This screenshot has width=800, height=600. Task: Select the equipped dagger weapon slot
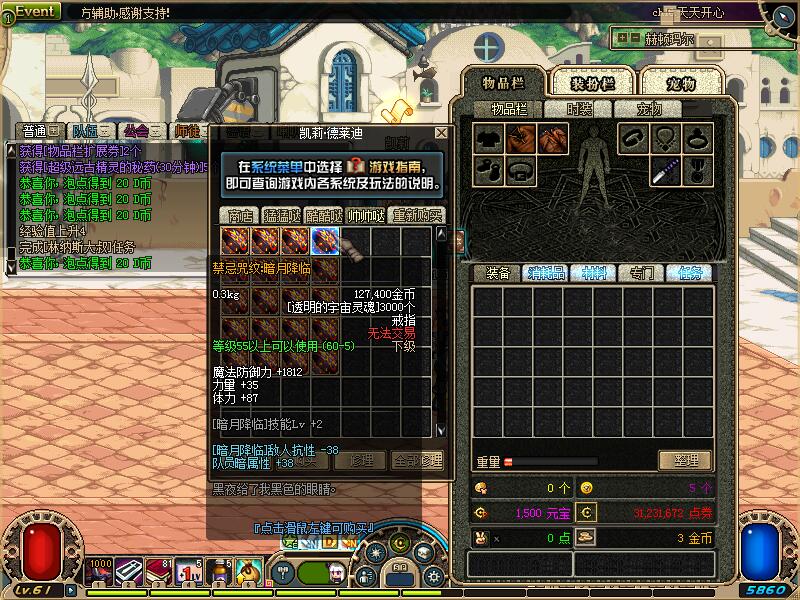click(664, 171)
